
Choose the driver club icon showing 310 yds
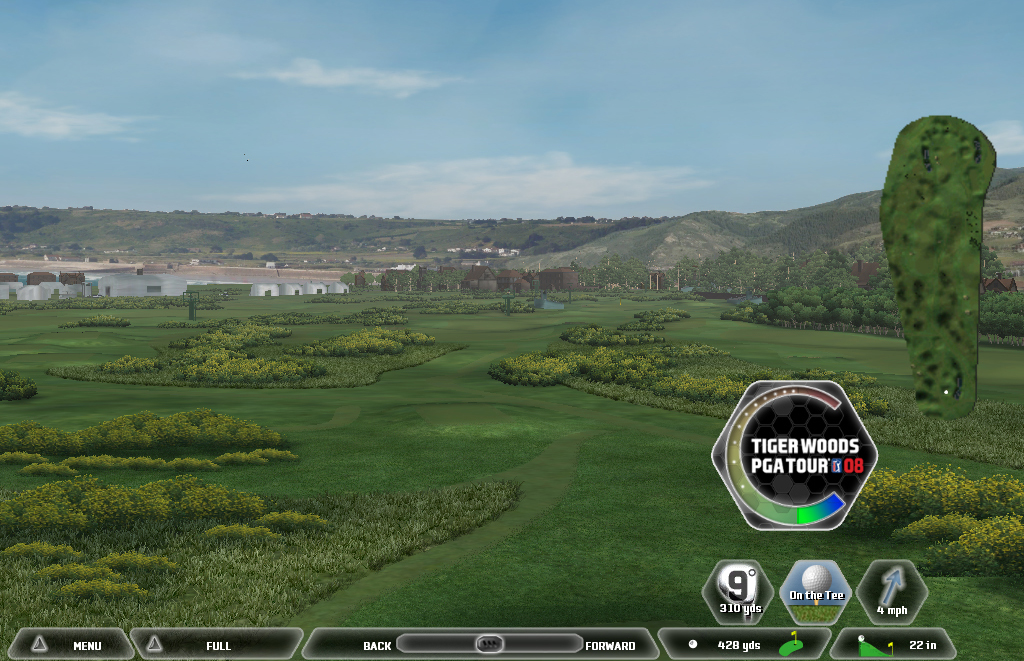pos(738,591)
